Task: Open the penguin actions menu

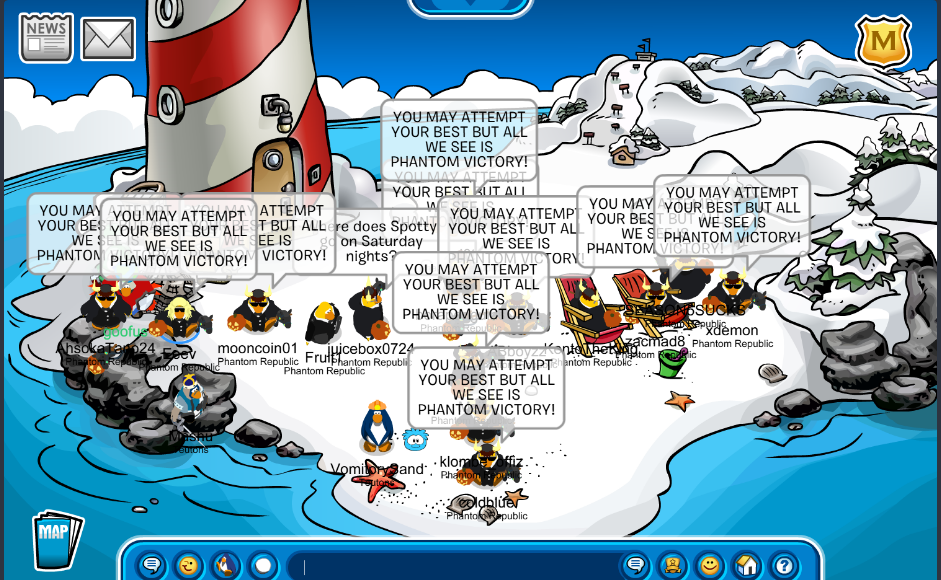Action: [226, 566]
